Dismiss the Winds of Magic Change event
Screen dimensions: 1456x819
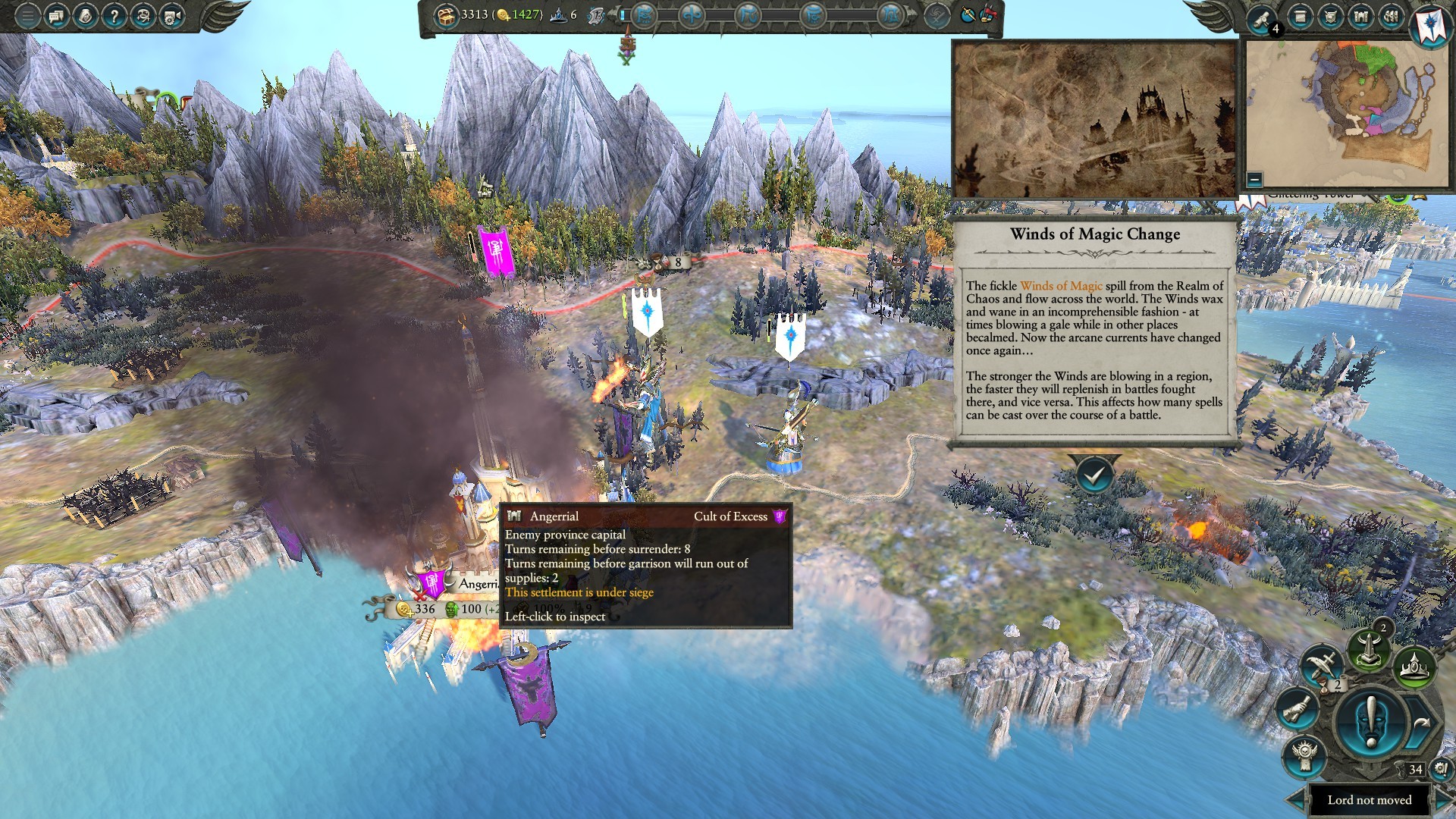tap(1094, 475)
